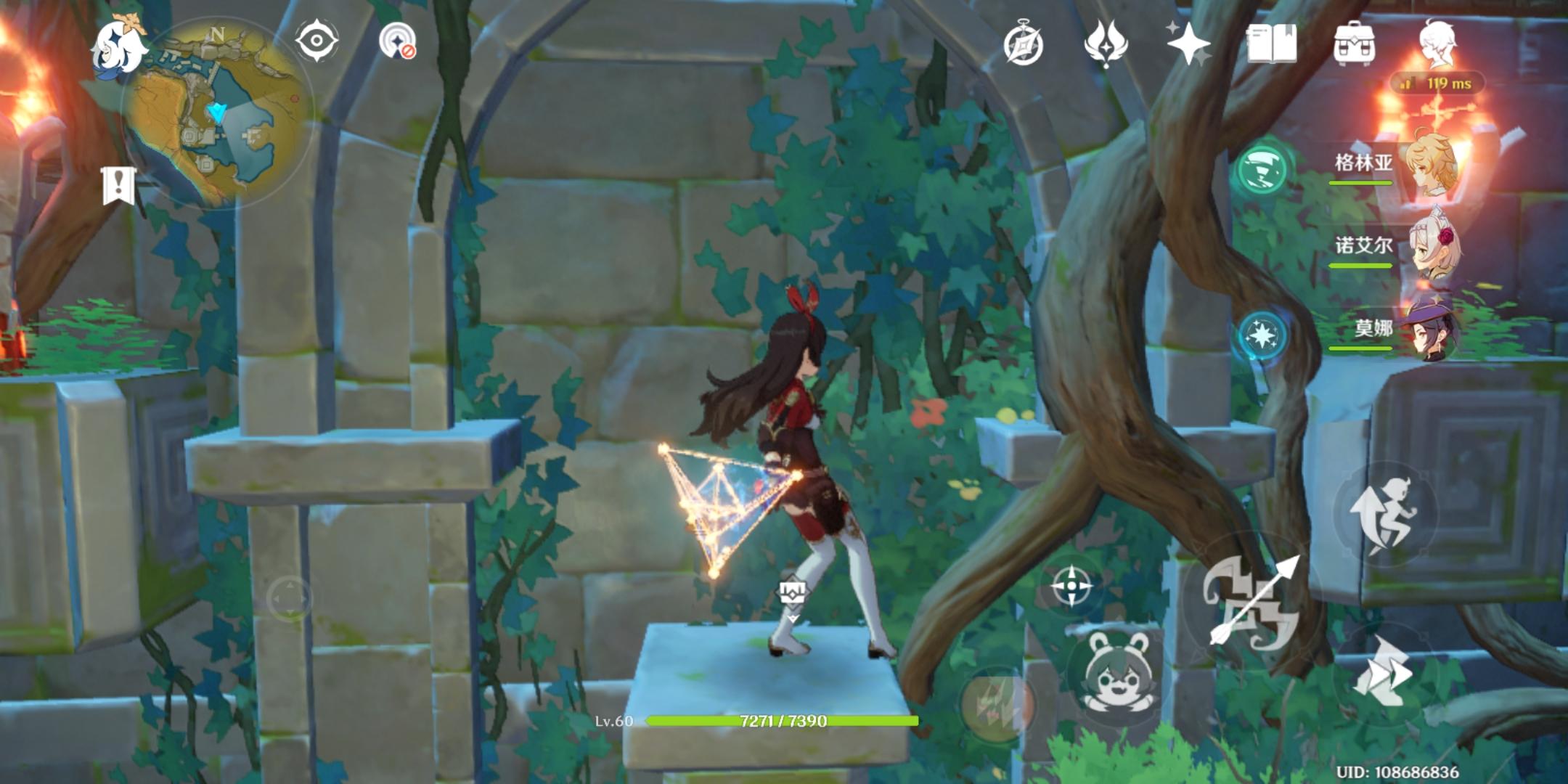Open the adventurer handbook book icon

pyautogui.click(x=1271, y=44)
